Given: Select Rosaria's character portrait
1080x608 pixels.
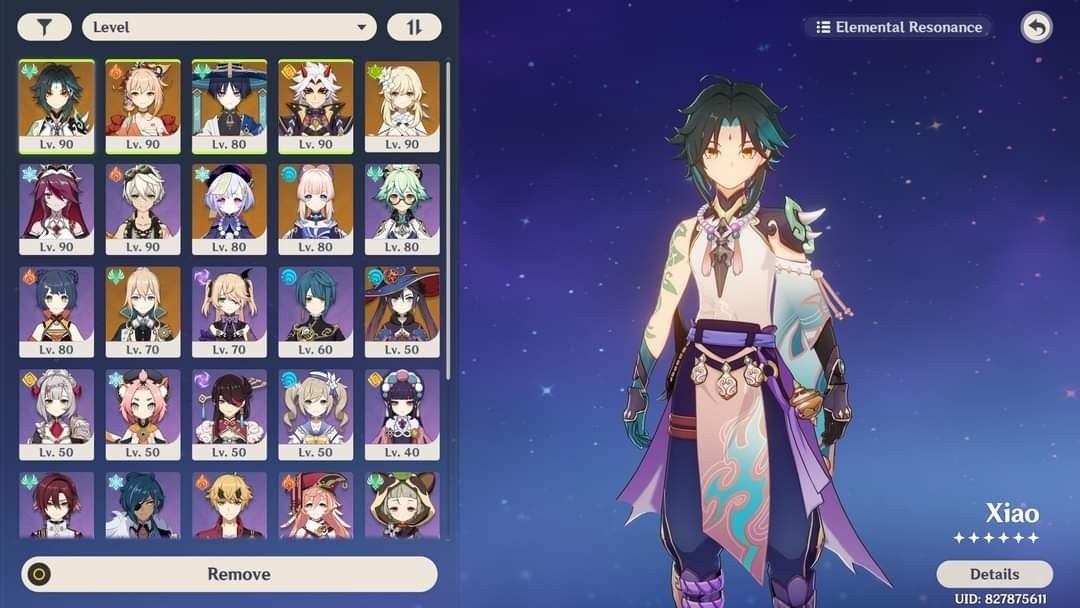Looking at the screenshot, I should tap(57, 208).
